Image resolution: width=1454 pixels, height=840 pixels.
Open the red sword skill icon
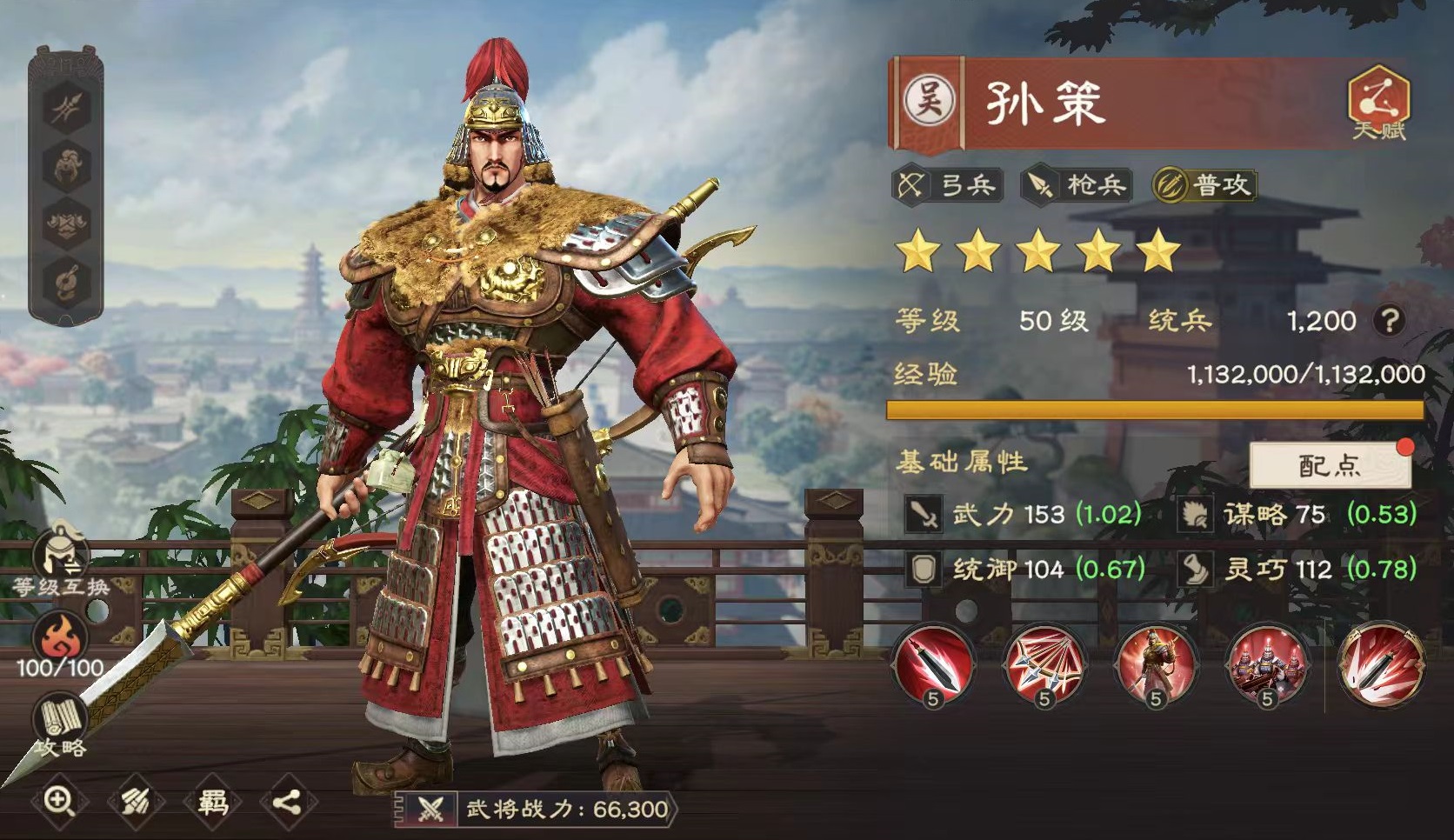pos(933,665)
